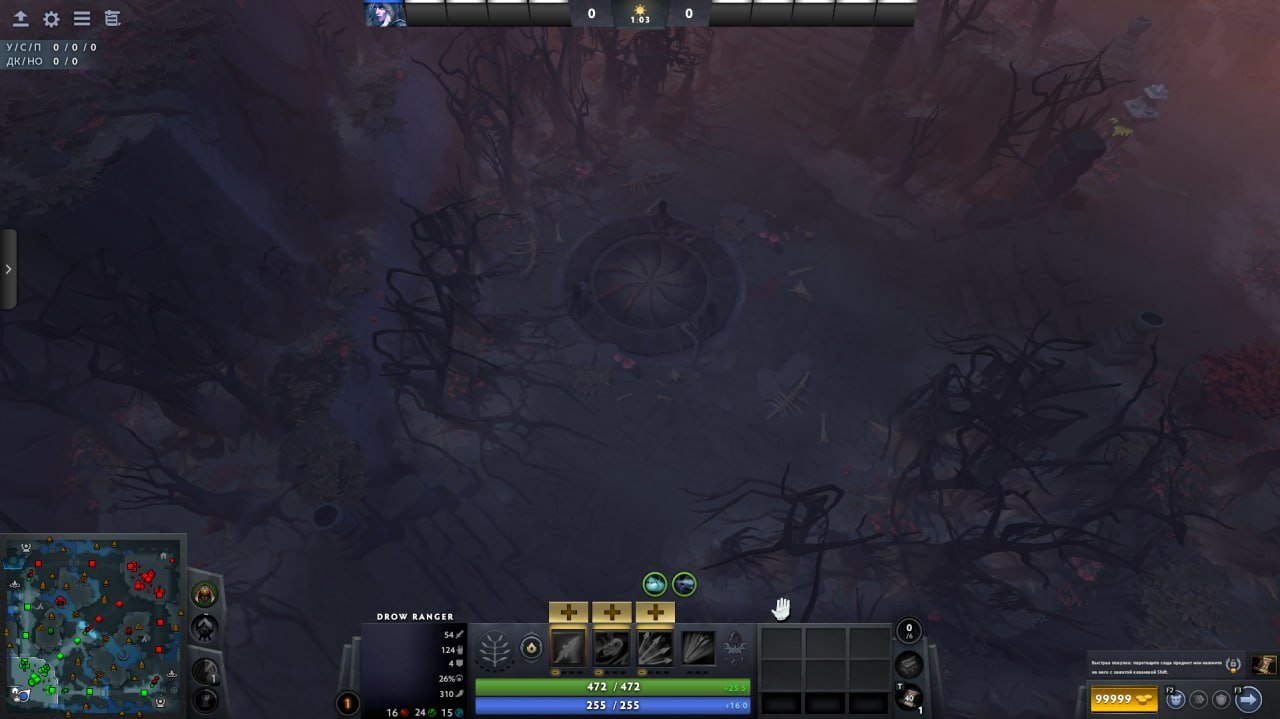The image size is (1280, 719).
Task: Open the scoreboard list icon
Action: coord(112,19)
